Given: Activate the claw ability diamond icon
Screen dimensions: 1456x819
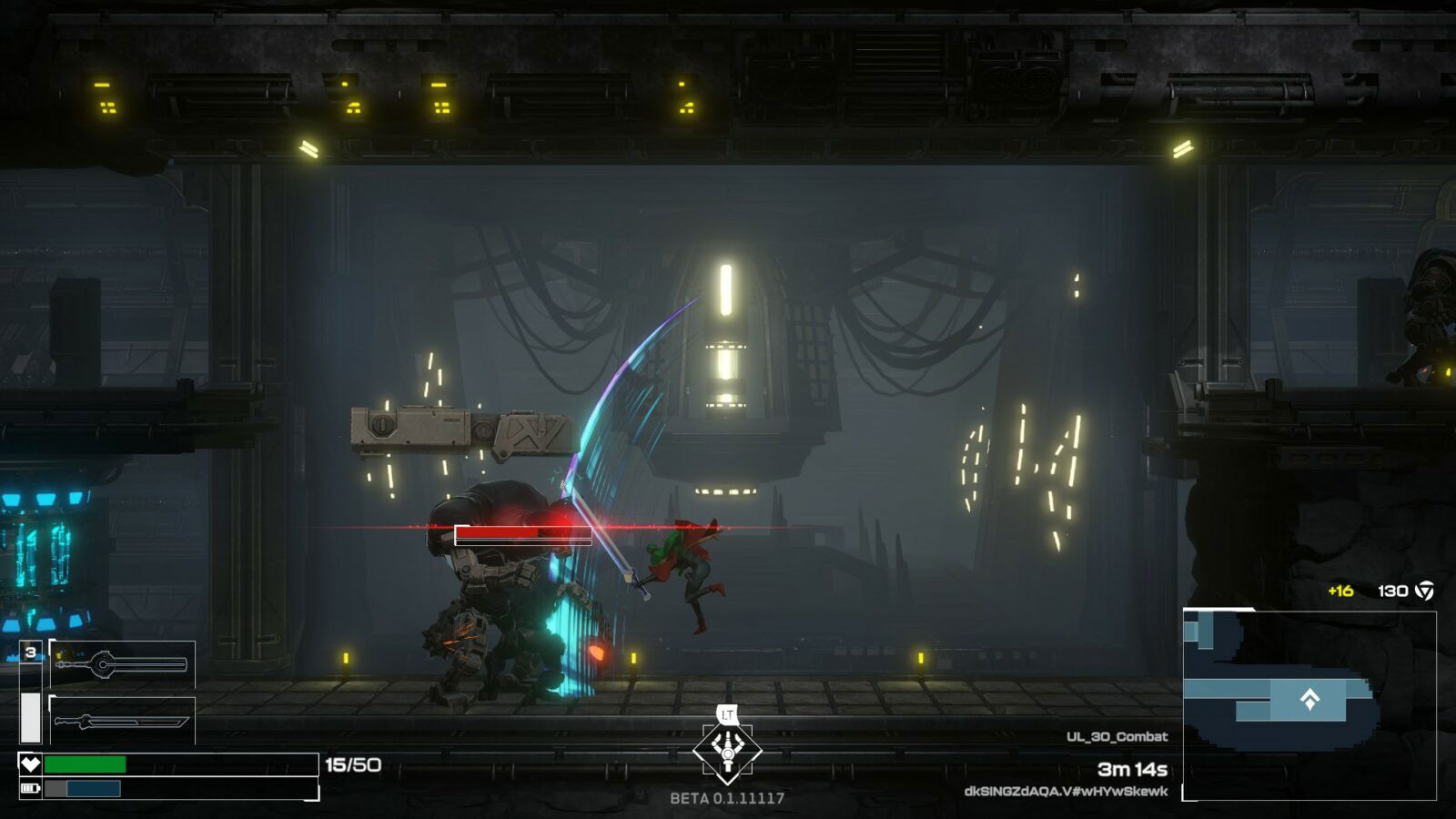Looking at the screenshot, I should 727,750.
